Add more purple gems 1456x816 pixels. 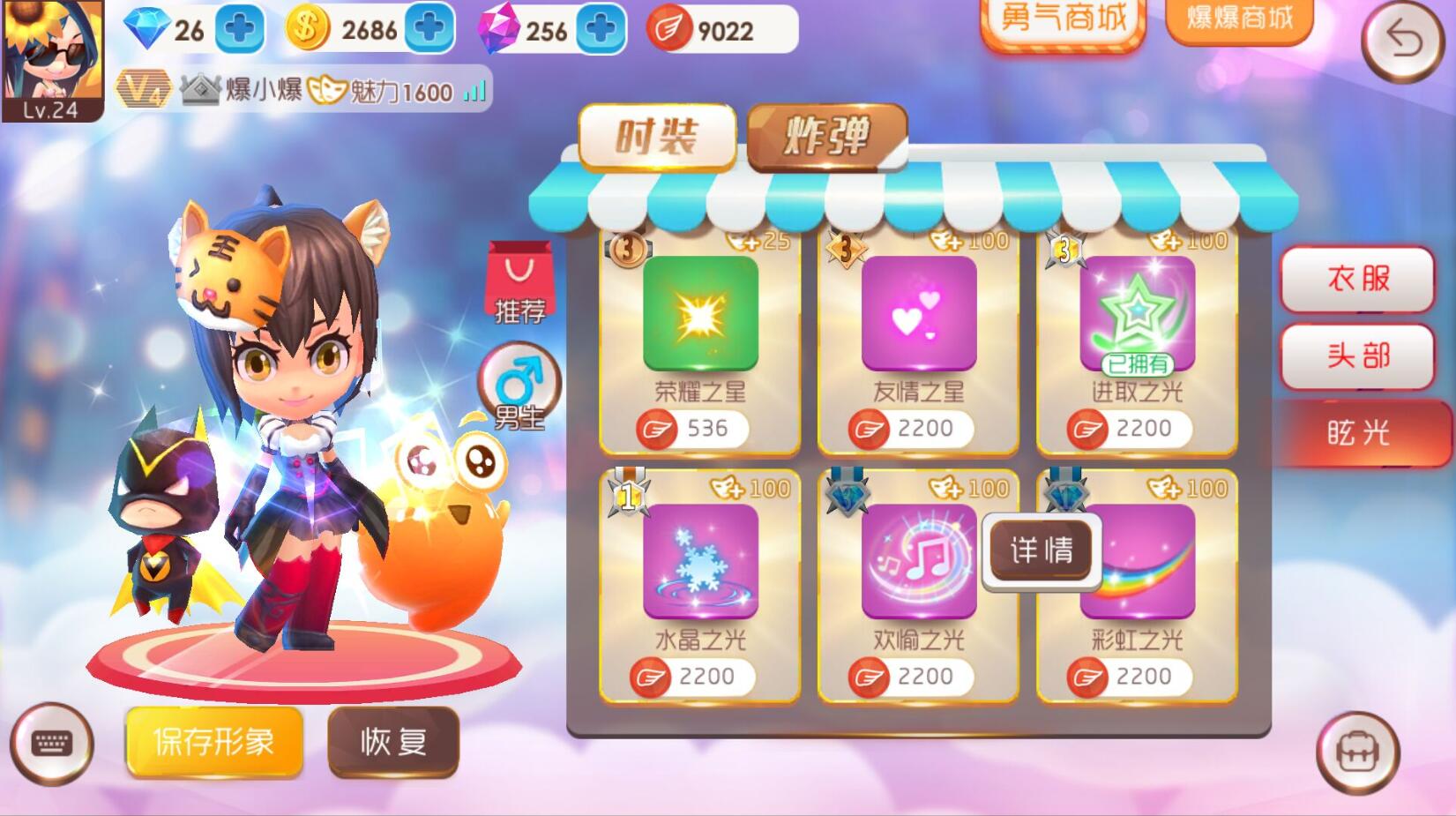click(x=601, y=29)
